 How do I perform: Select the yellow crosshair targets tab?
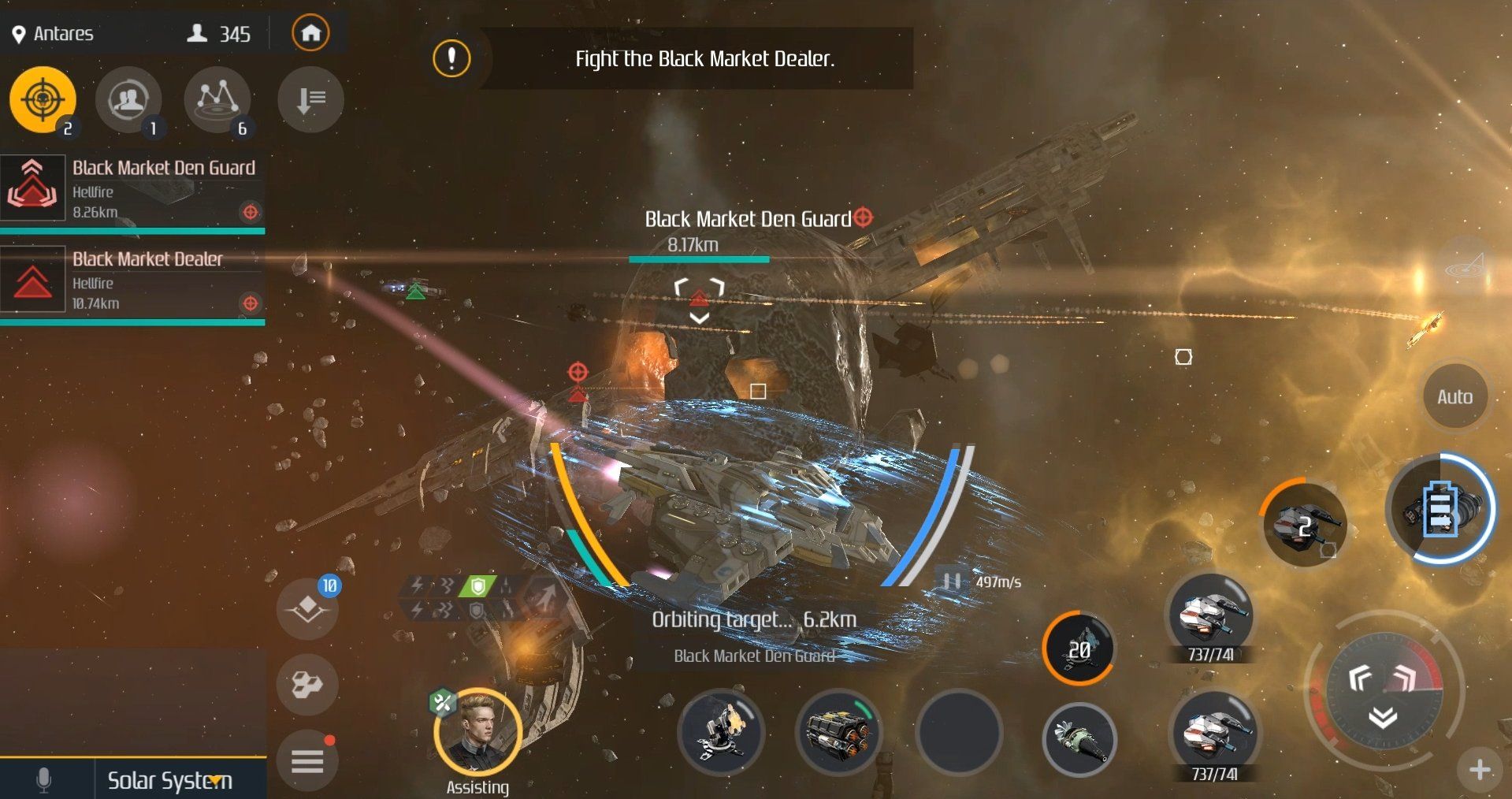43,99
